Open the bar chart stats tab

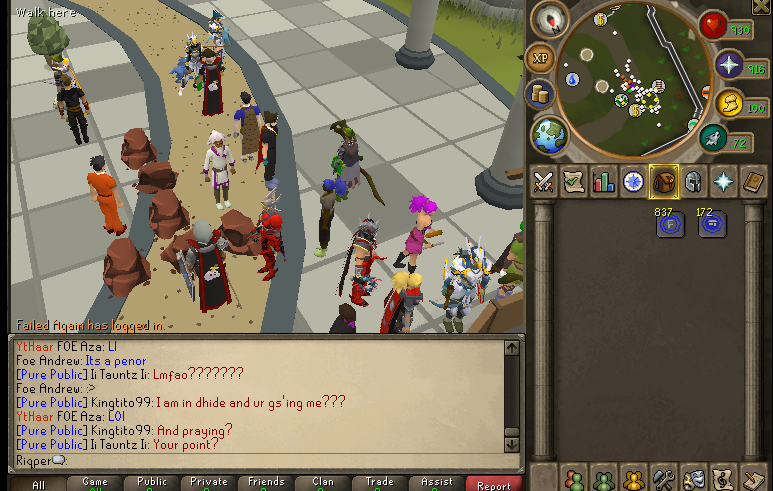[603, 181]
